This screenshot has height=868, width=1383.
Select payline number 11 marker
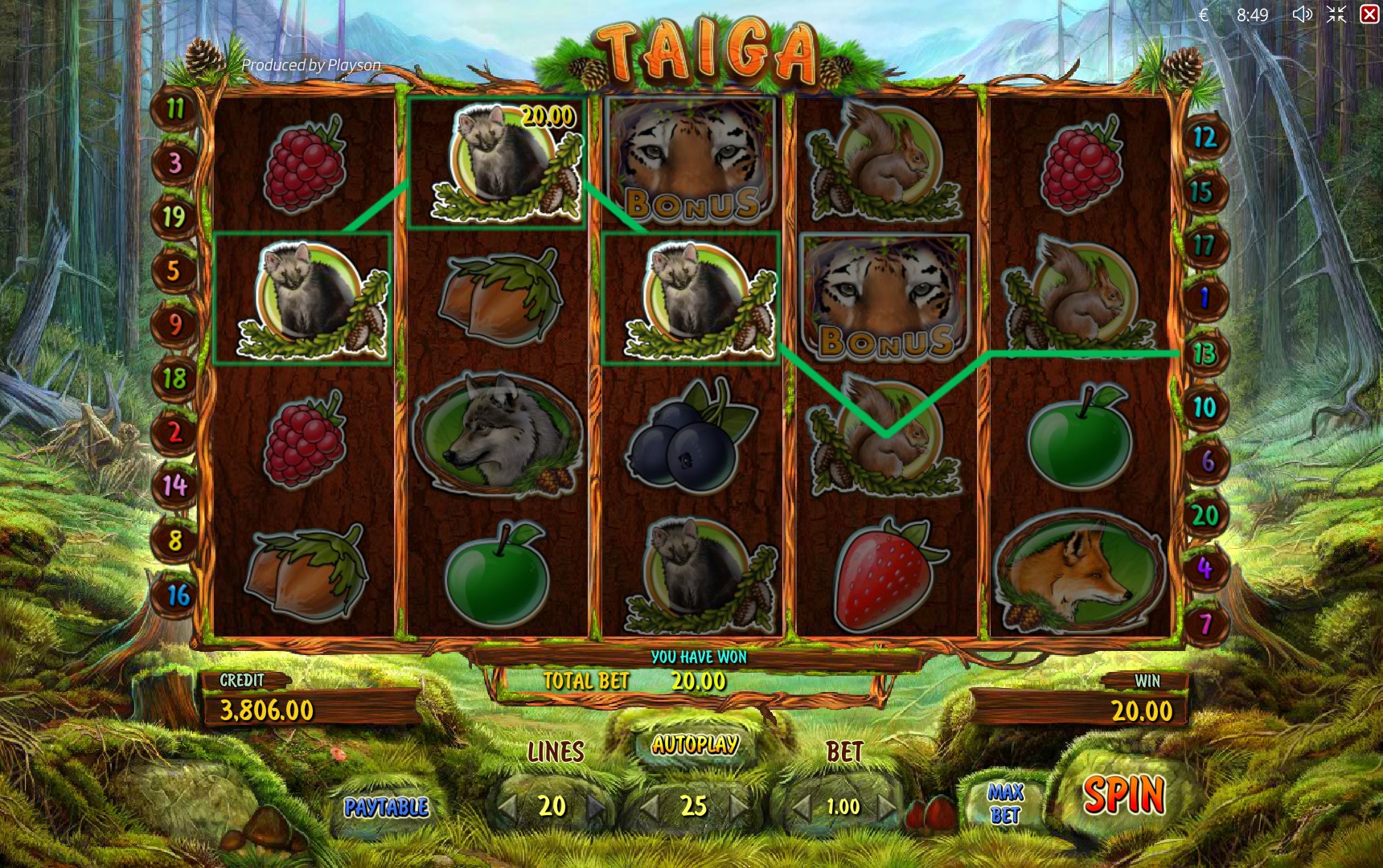174,108
